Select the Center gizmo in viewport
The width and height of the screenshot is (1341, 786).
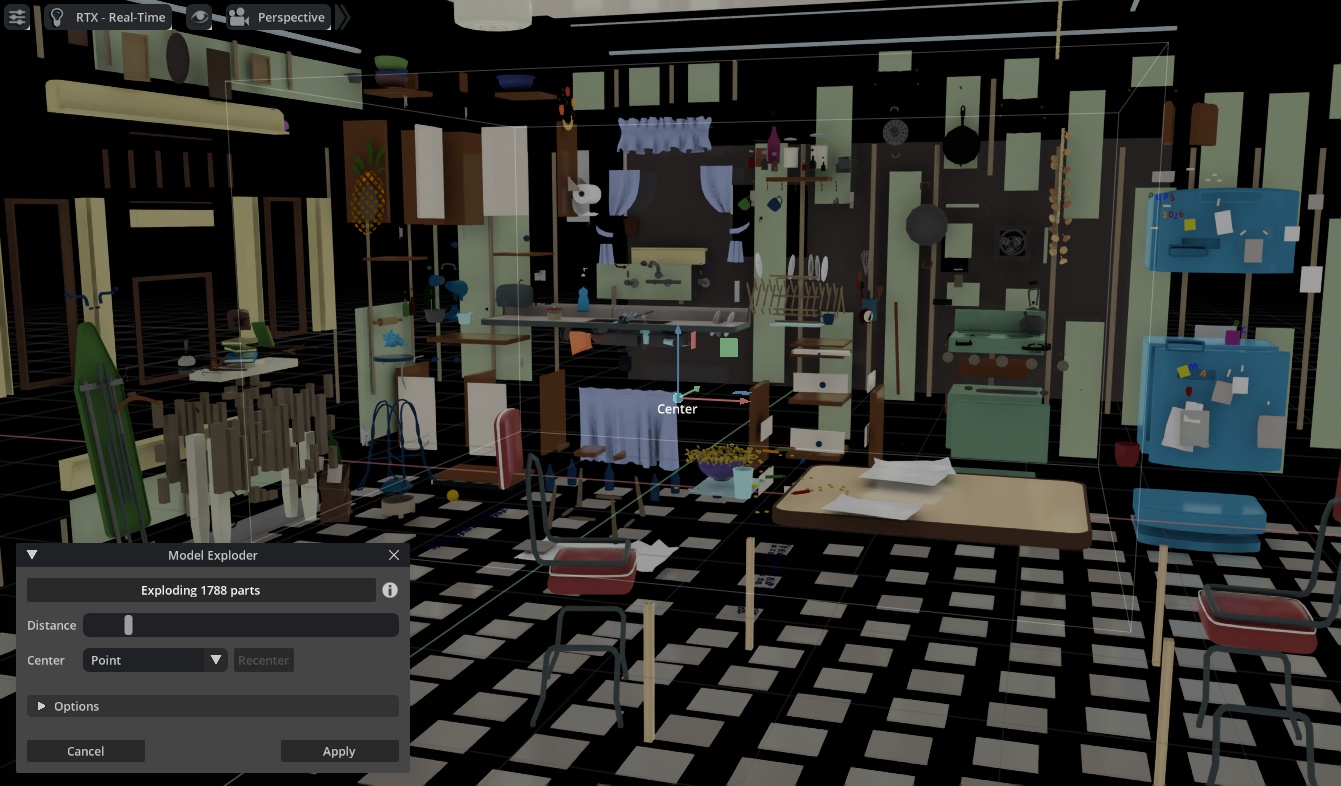[678, 398]
